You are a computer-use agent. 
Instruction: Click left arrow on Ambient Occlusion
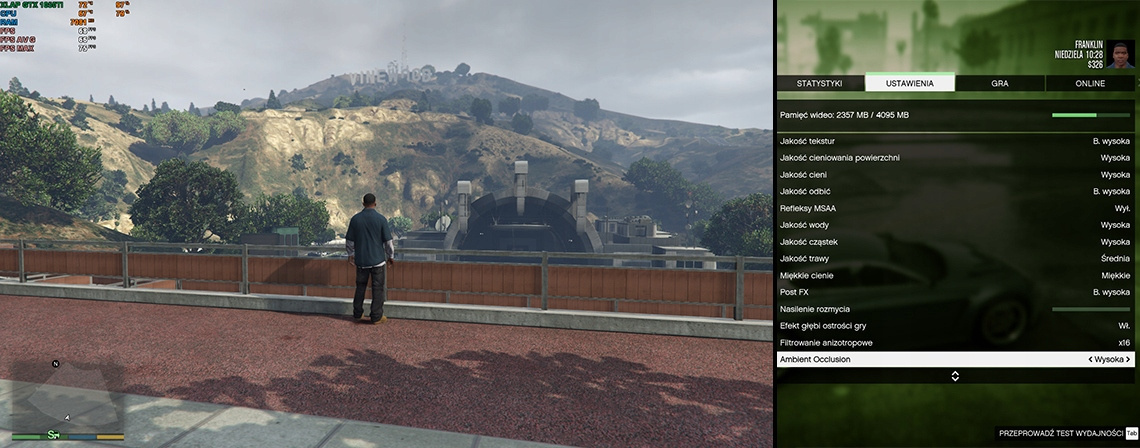pos(1090,359)
